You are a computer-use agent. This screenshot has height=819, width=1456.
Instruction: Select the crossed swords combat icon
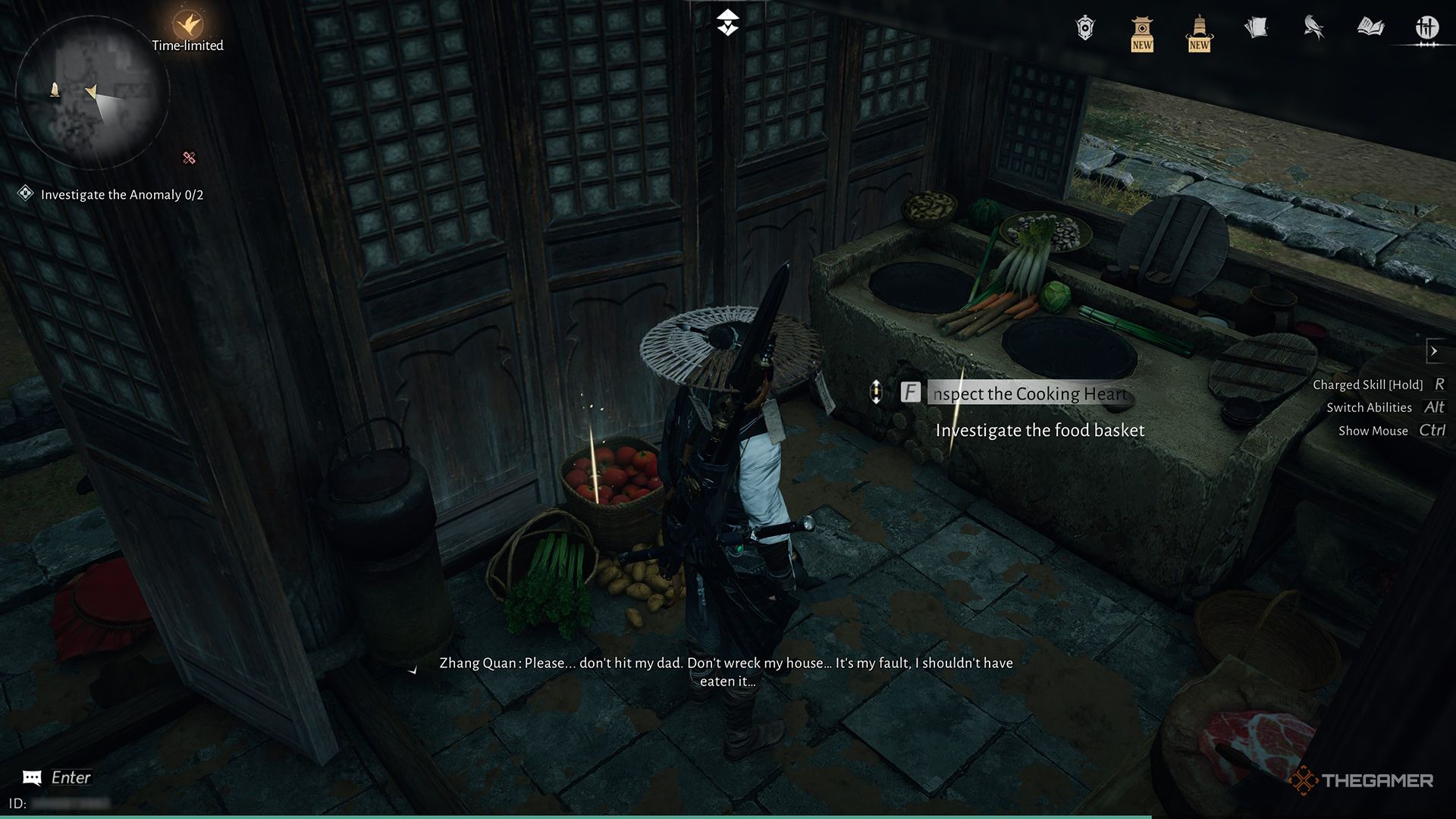tap(1429, 25)
